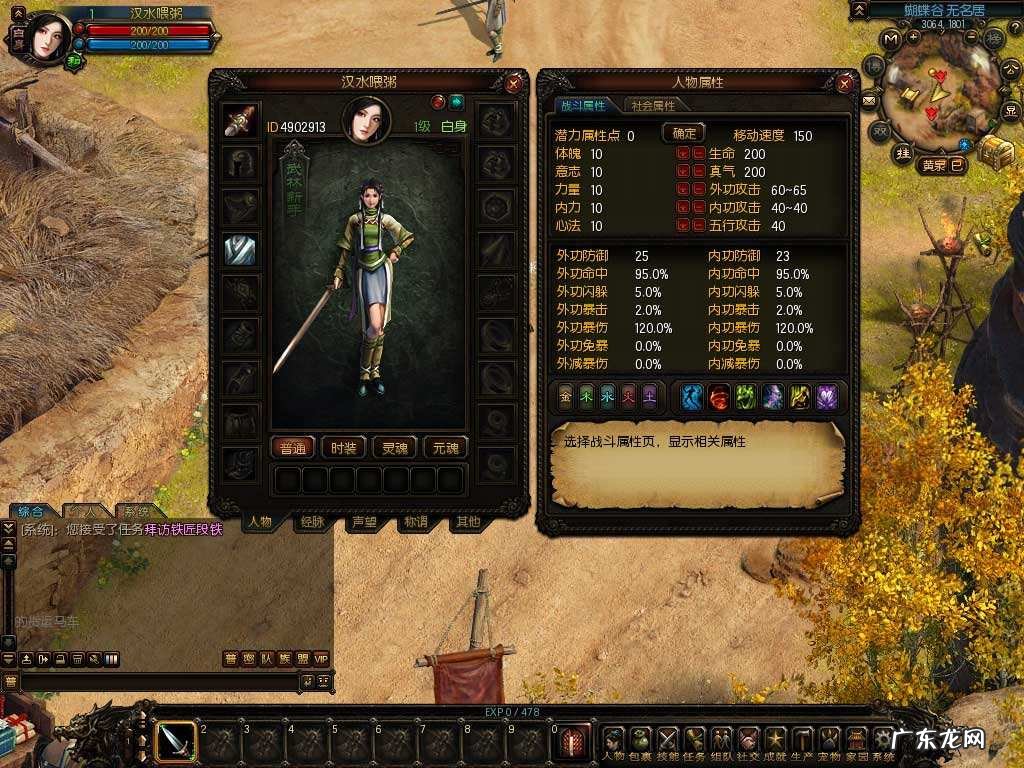Image resolution: width=1024 pixels, height=768 pixels.
Task: Open the 任务 quest log icon
Action: (694, 742)
